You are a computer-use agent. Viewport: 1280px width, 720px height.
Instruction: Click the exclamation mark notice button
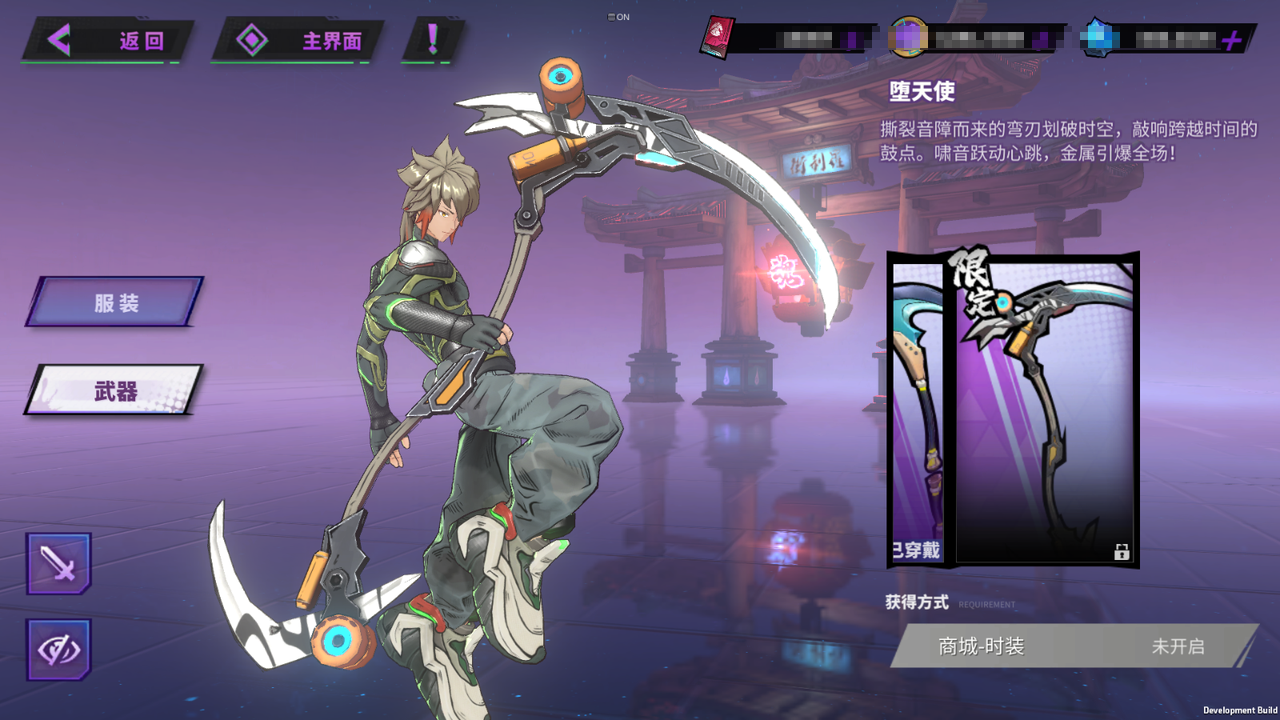[x=433, y=40]
